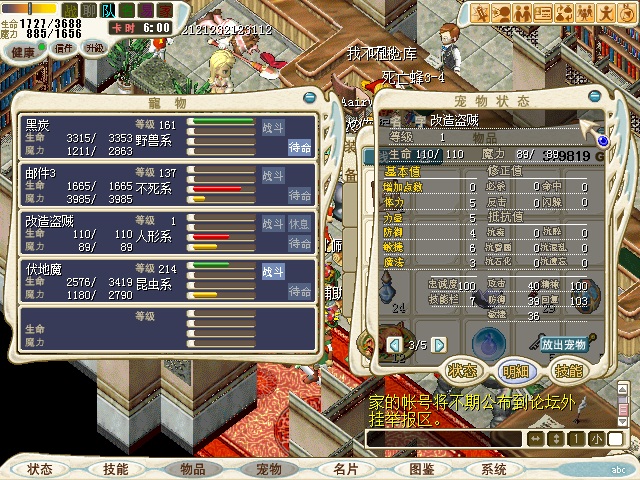Set pet 改造盗贼 to 休息 rest
This screenshot has height=480, width=640.
coord(300,223)
